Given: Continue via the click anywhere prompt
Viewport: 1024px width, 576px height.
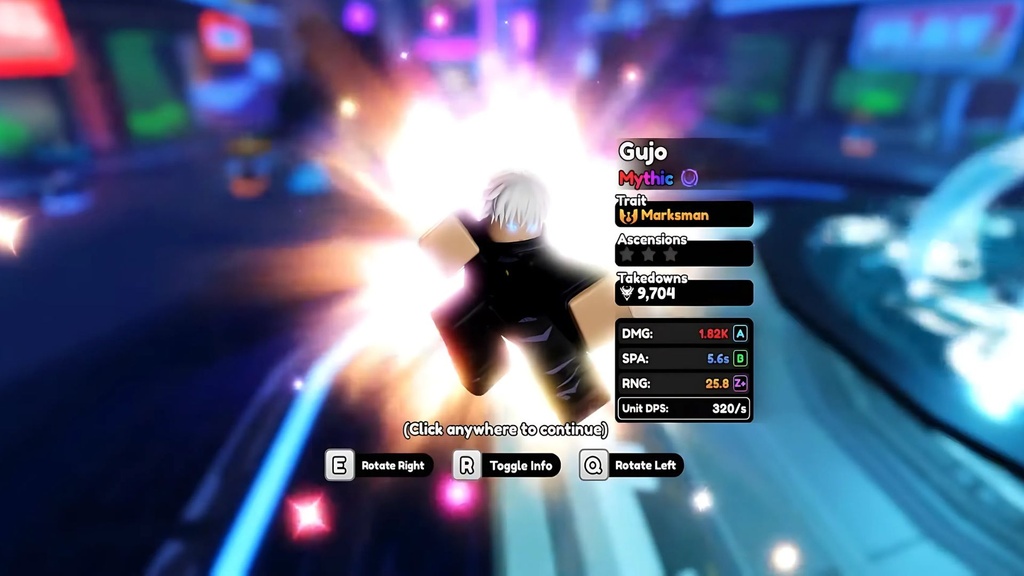Looking at the screenshot, I should (x=505, y=429).
